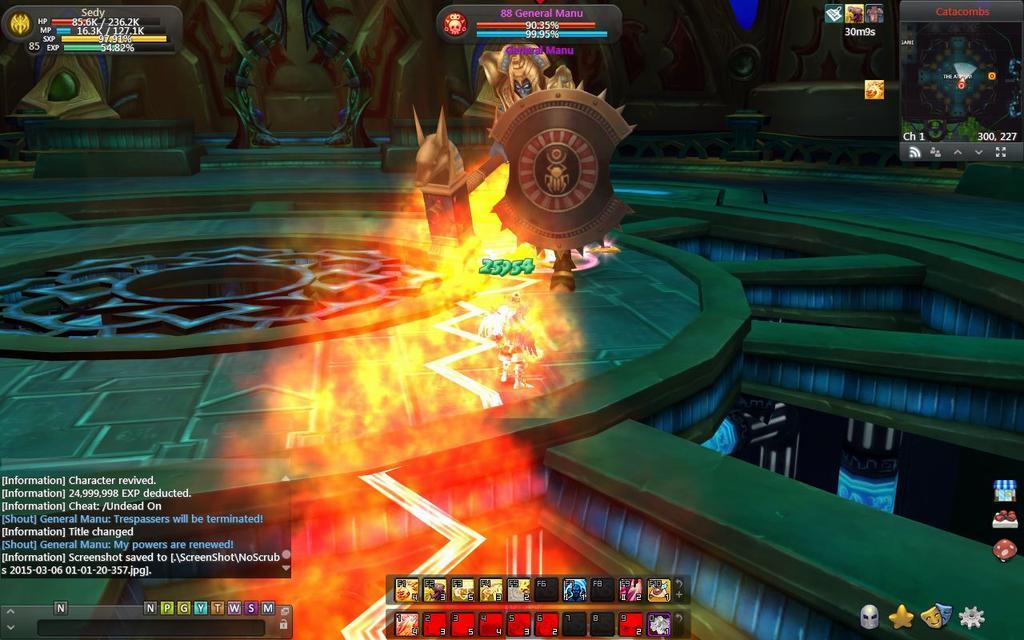Viewport: 1024px width, 640px height.
Task: Open the channel signal icon under minimap
Action: coord(913,152)
